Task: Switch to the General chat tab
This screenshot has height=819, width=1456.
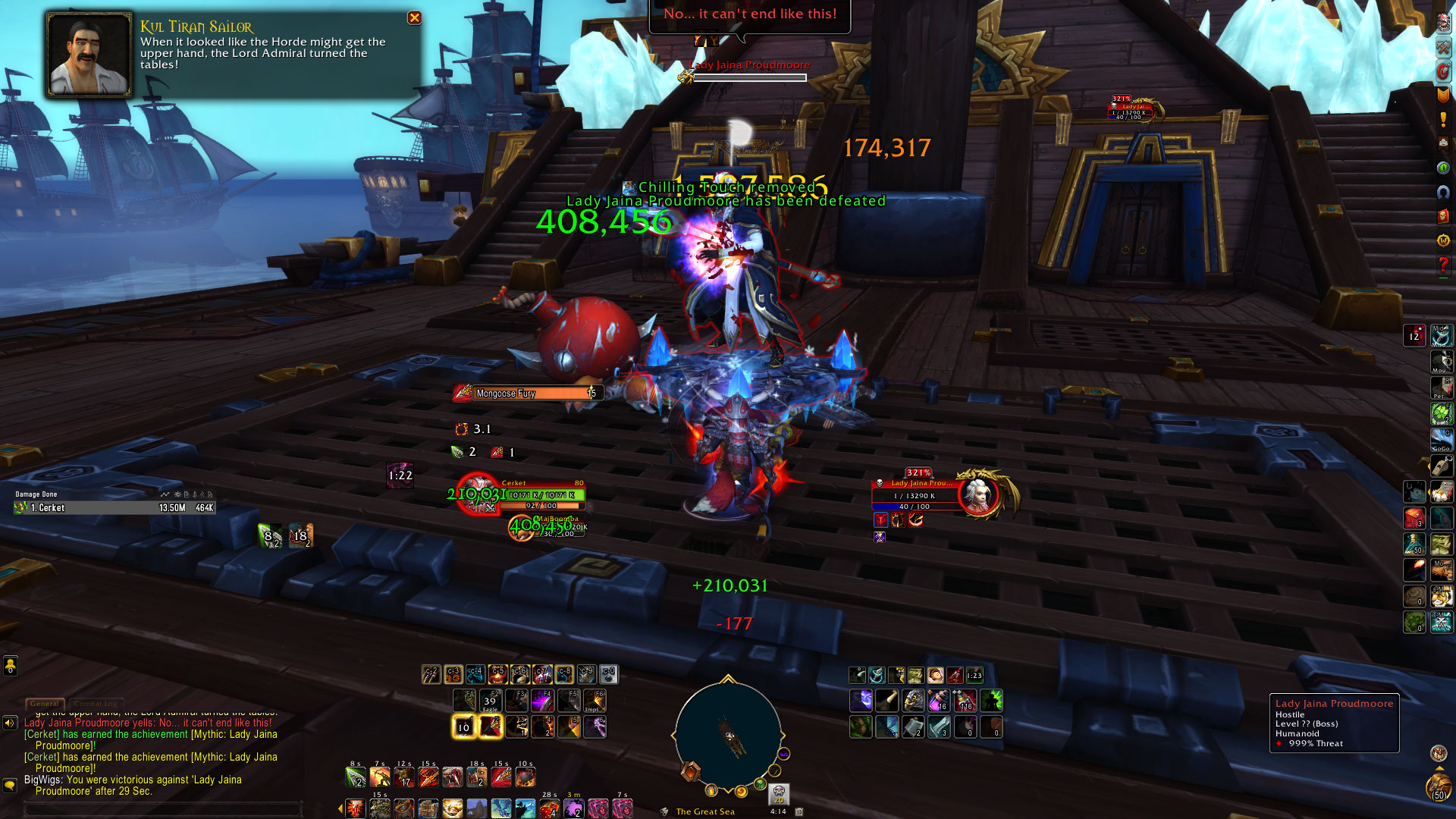Action: [45, 704]
